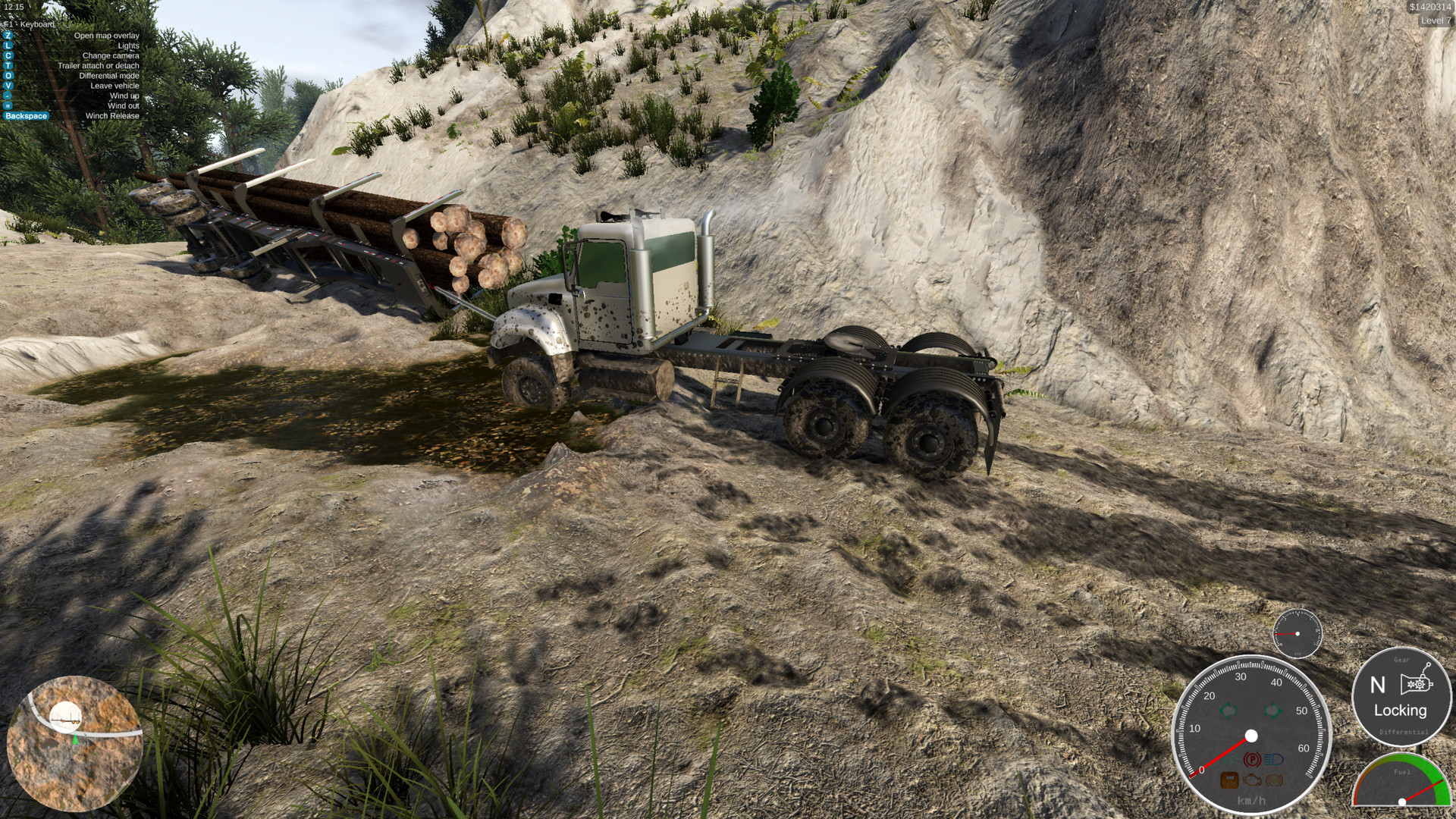Select the parking brake warning icon
Screen dimensions: 1456x819
point(1252,759)
